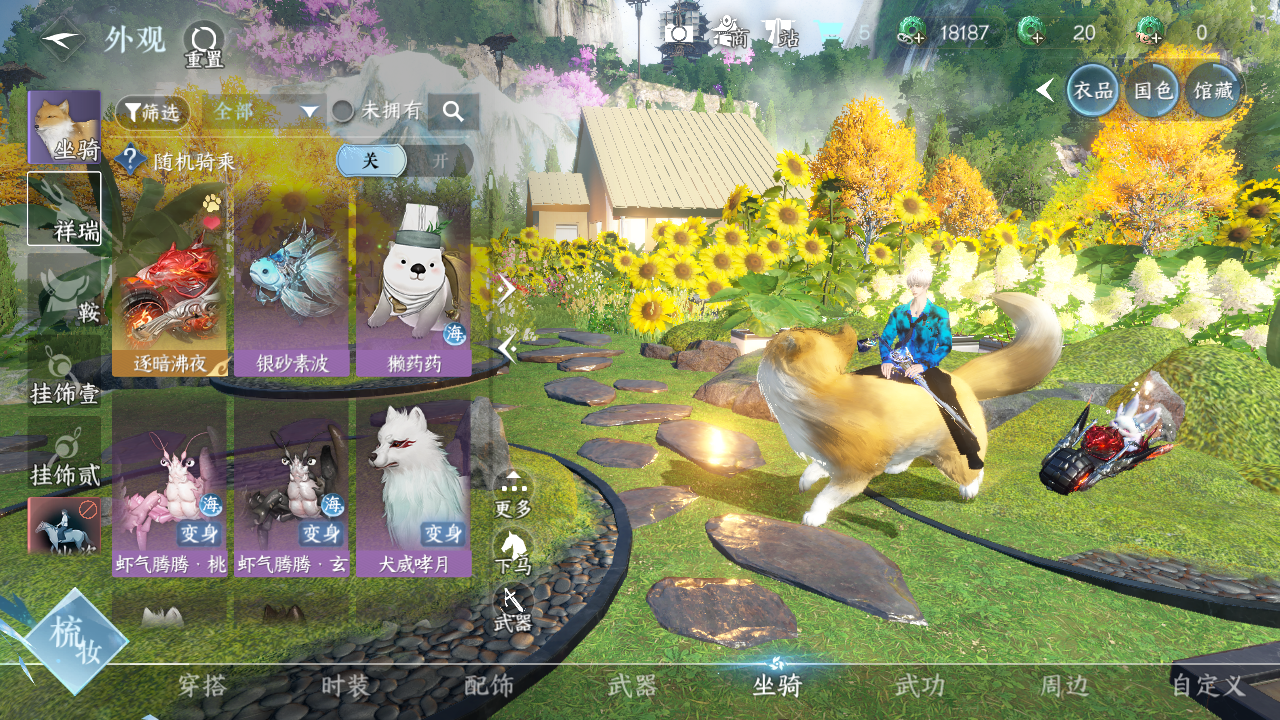Click the 下马 dismount button
The image size is (1280, 720).
(513, 550)
